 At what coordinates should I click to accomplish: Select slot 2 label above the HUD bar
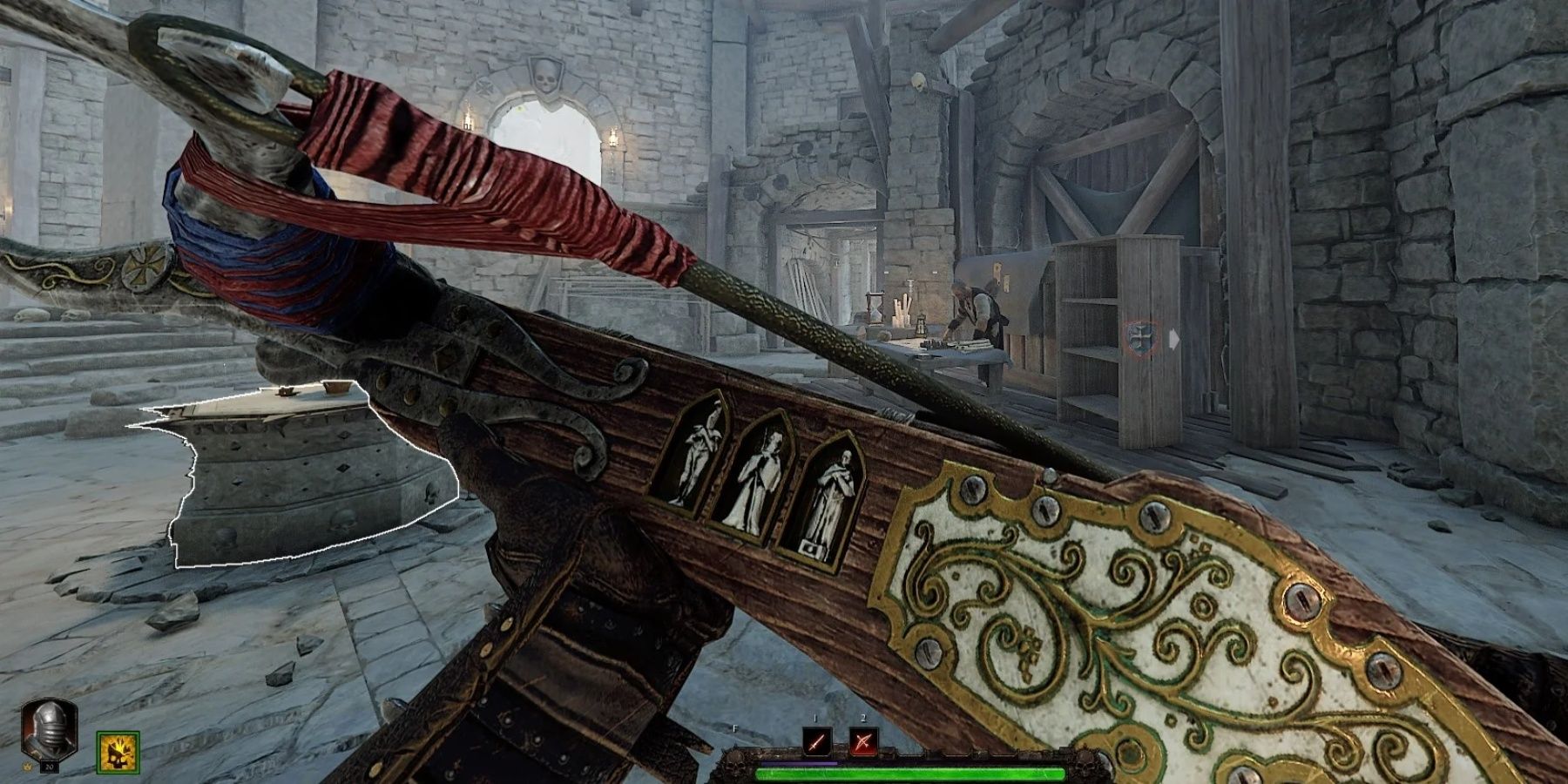863,718
